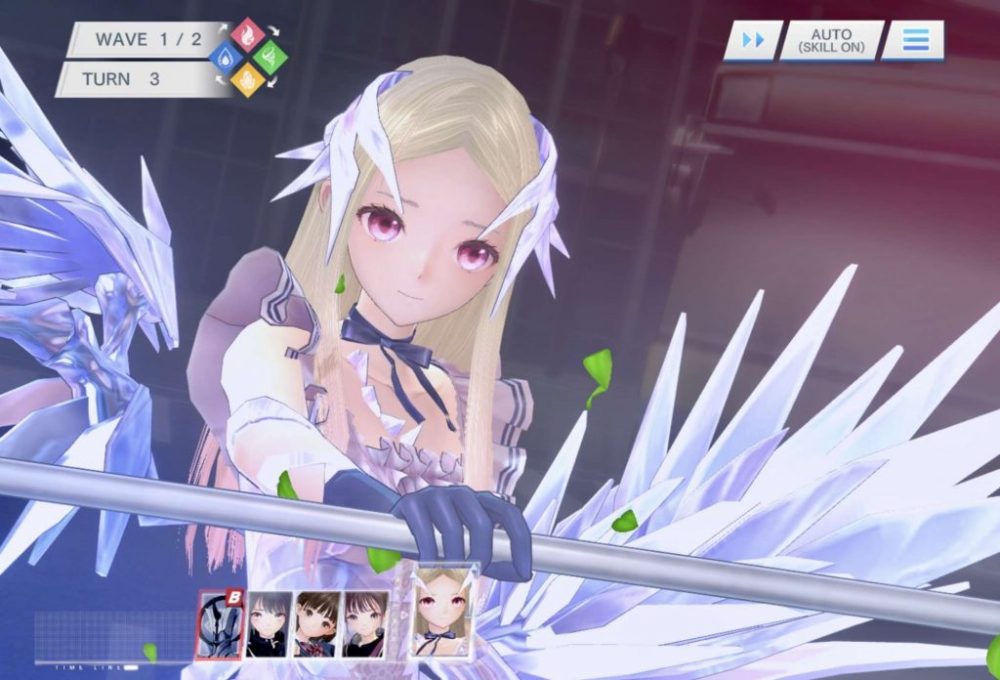Image resolution: width=1000 pixels, height=680 pixels.
Task: Open the hamburger menu
Action: 914,41
